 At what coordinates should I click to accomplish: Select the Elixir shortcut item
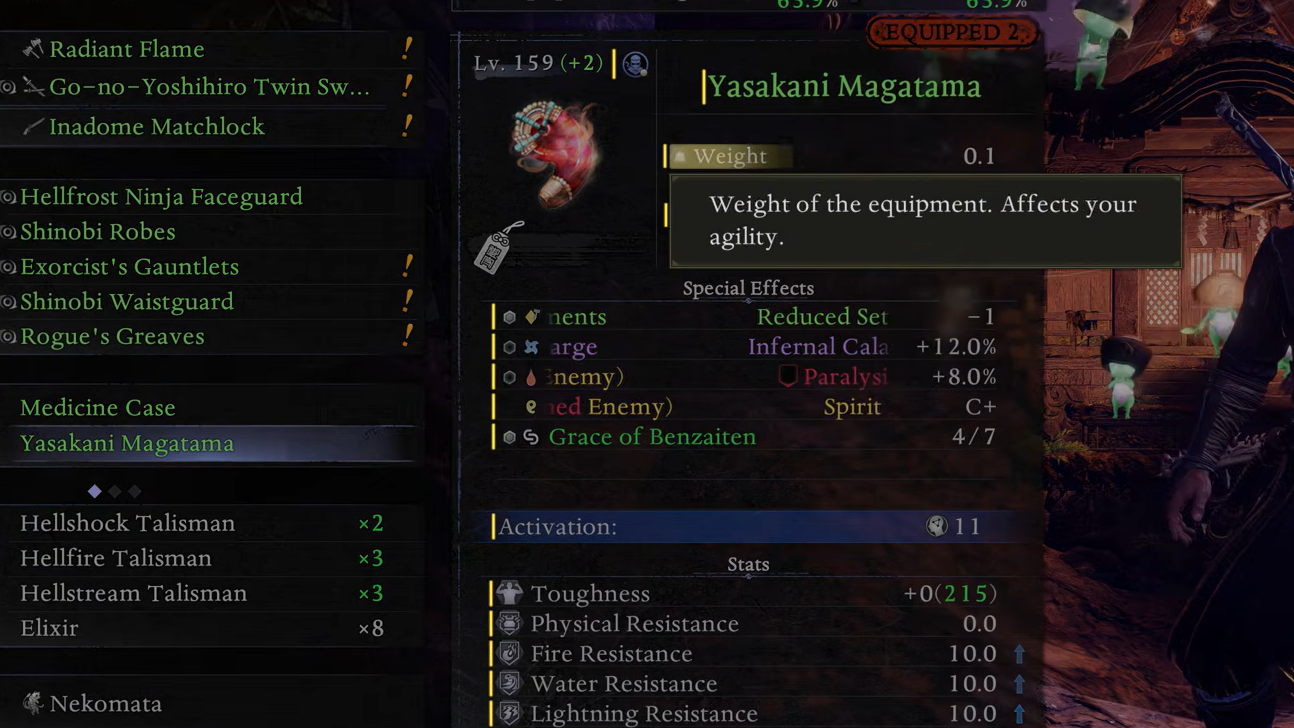click(x=49, y=628)
